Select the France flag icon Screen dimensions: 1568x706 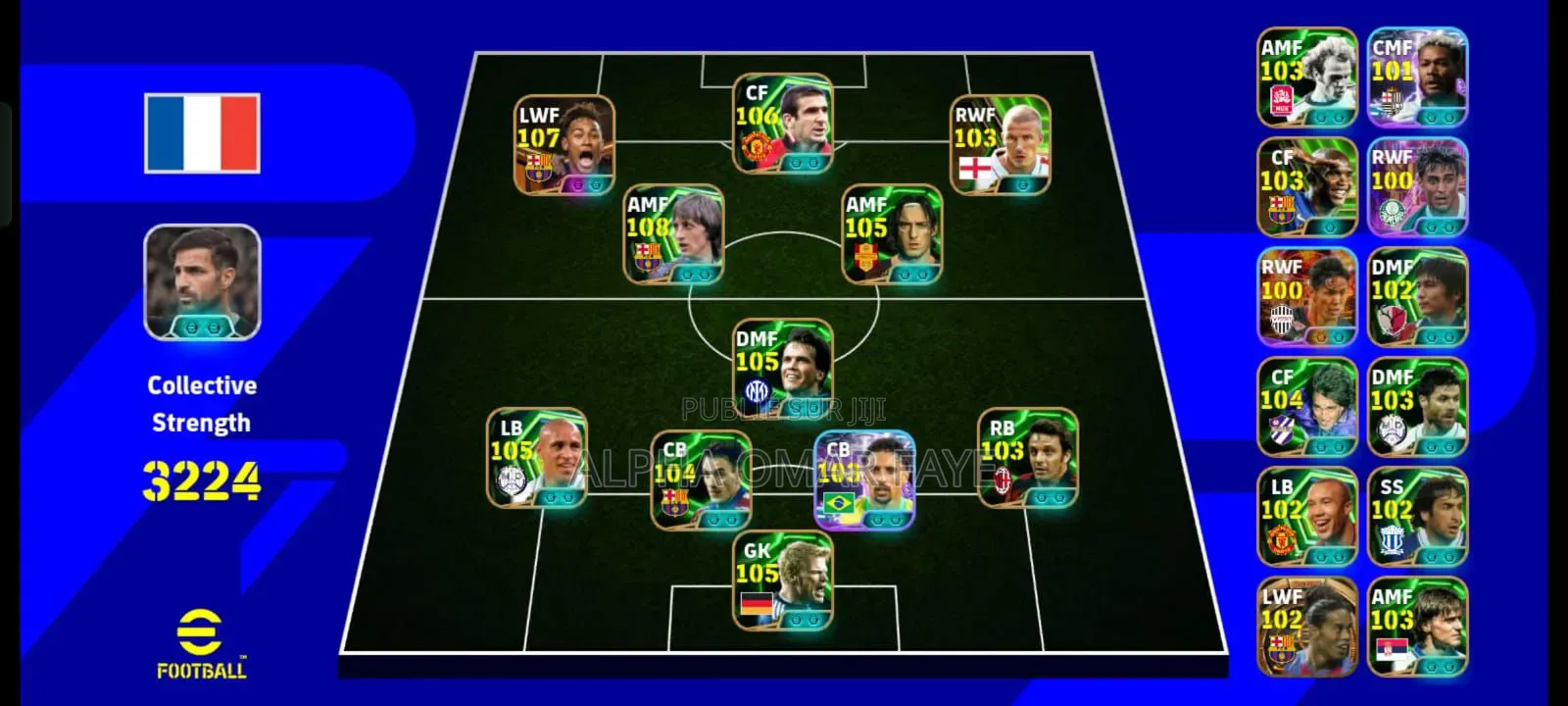(x=201, y=132)
